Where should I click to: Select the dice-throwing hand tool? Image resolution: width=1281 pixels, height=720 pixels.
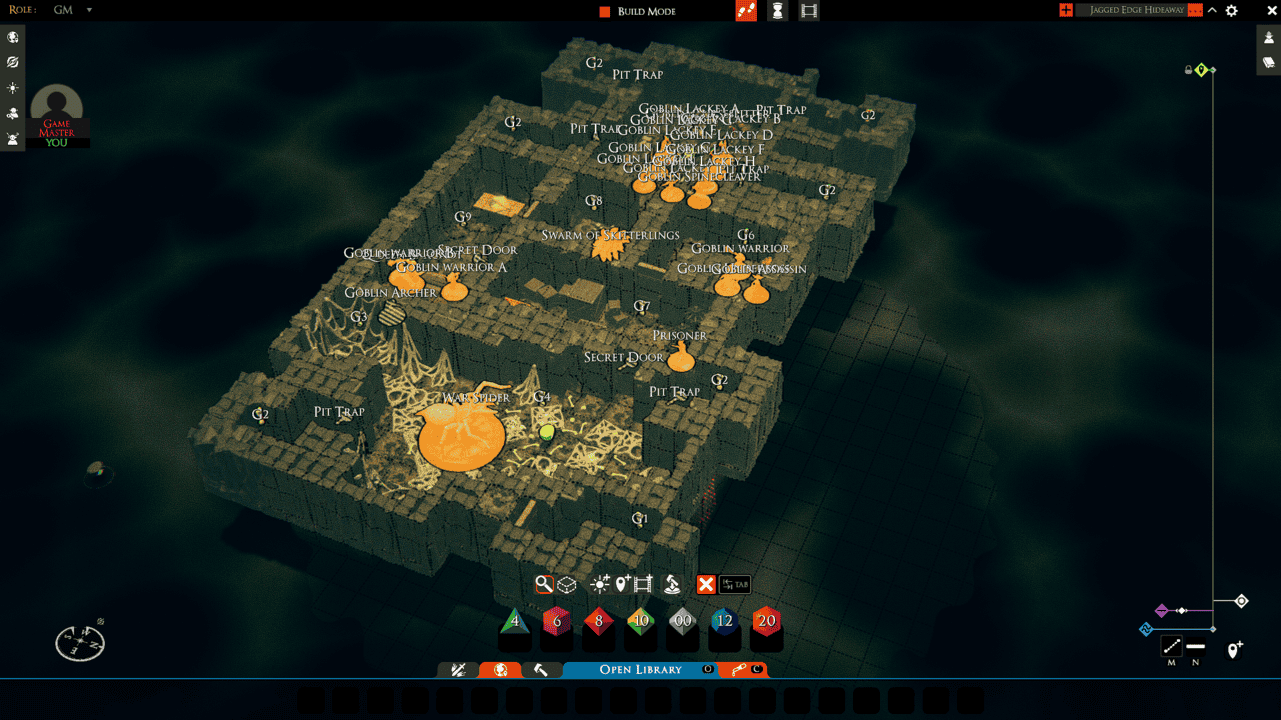pos(670,584)
